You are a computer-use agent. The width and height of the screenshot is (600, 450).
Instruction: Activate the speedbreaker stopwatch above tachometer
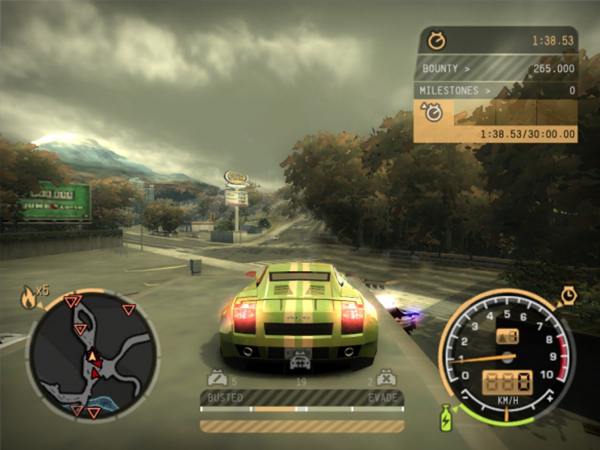pos(567,295)
